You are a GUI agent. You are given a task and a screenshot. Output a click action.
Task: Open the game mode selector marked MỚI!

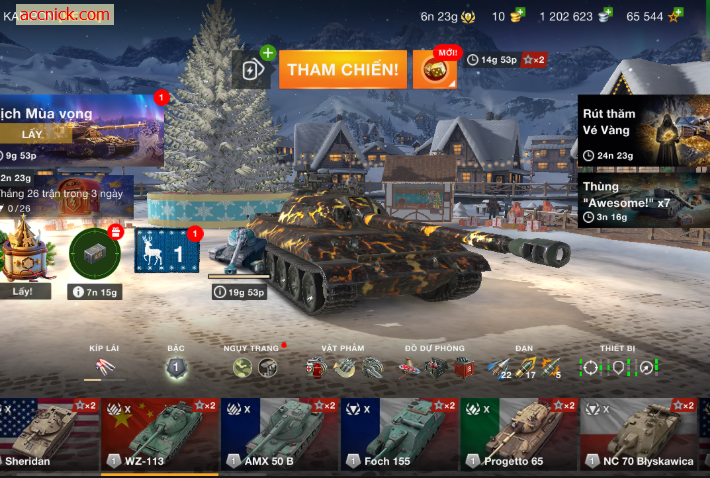point(435,70)
